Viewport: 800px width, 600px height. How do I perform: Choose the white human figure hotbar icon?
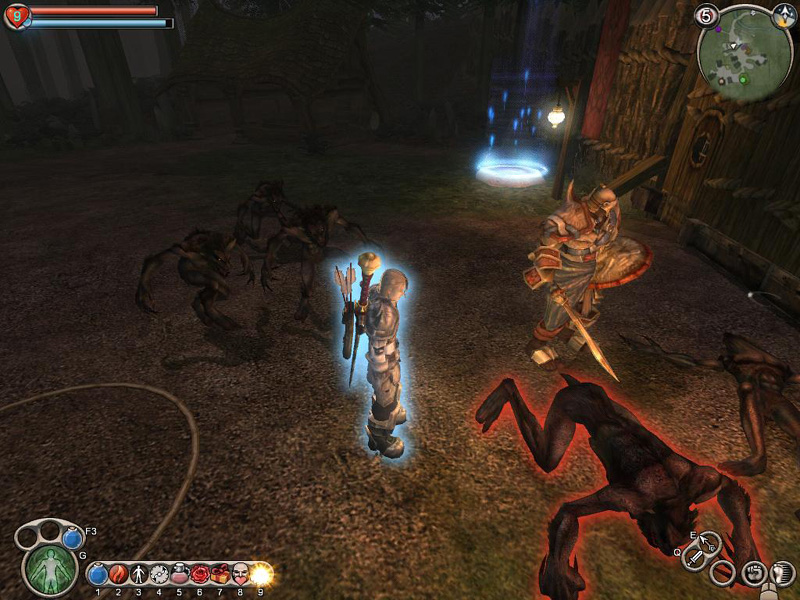(138, 575)
